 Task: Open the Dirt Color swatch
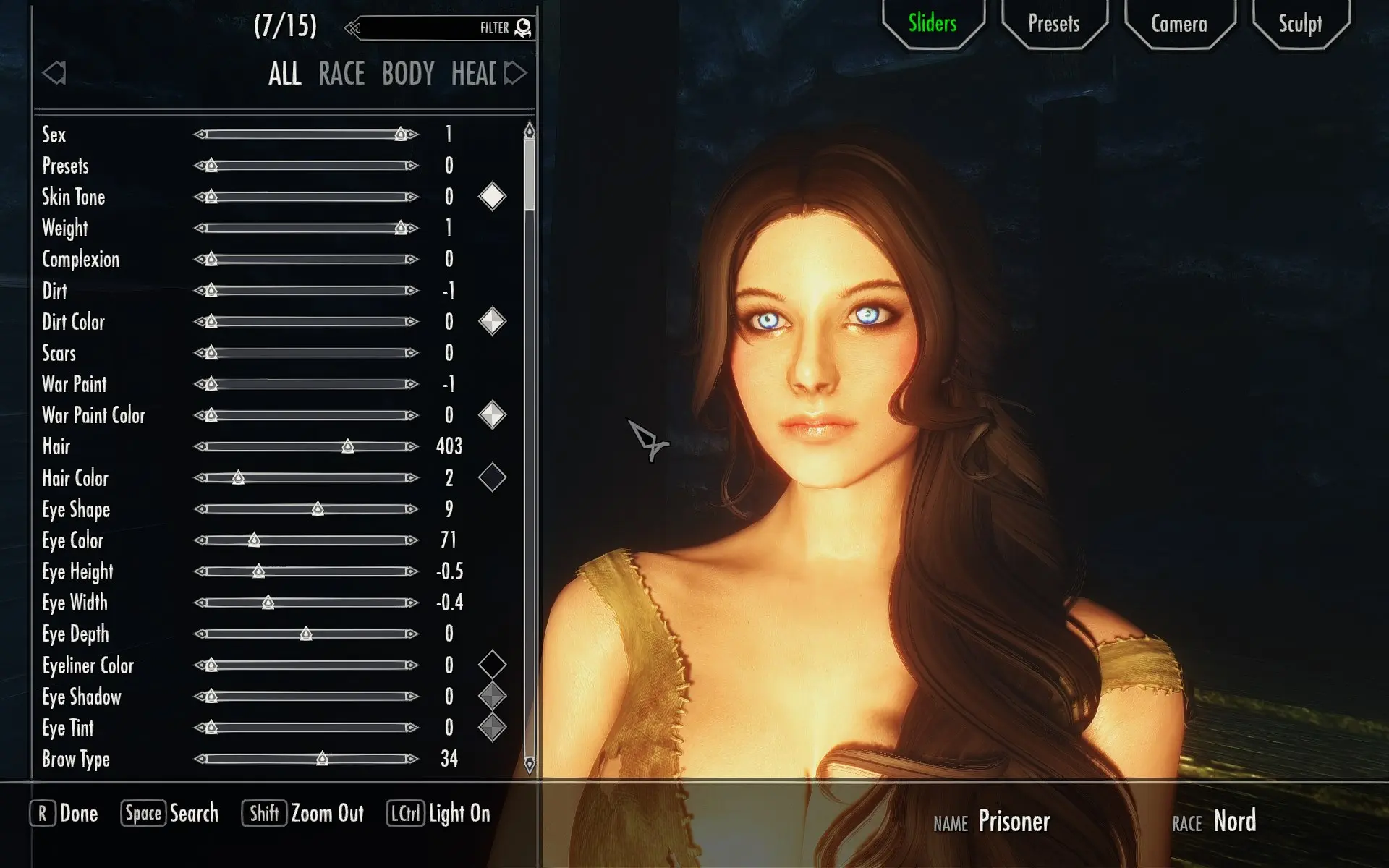pos(493,321)
